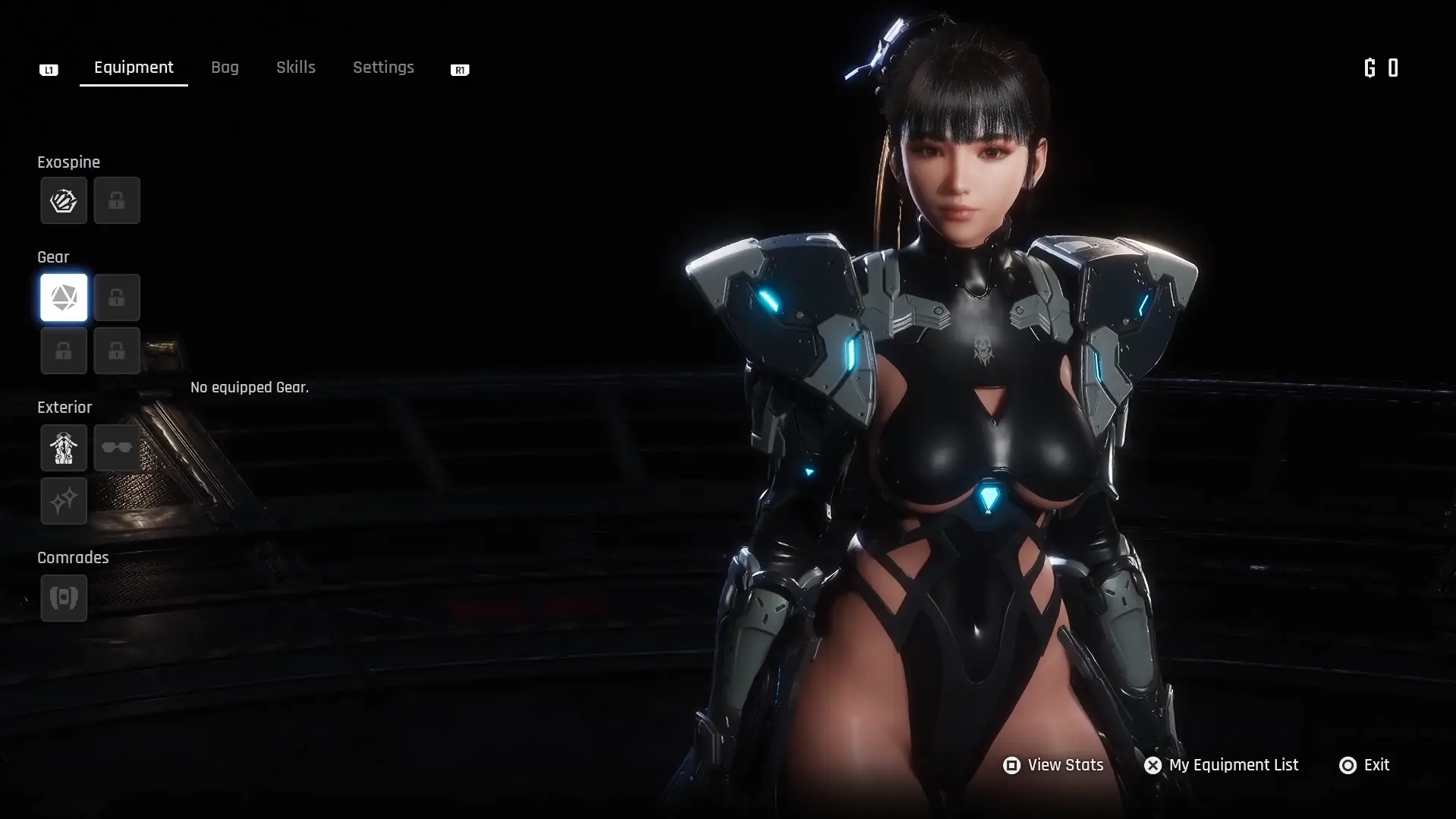Click the No equipped Gear message text

[x=249, y=387]
